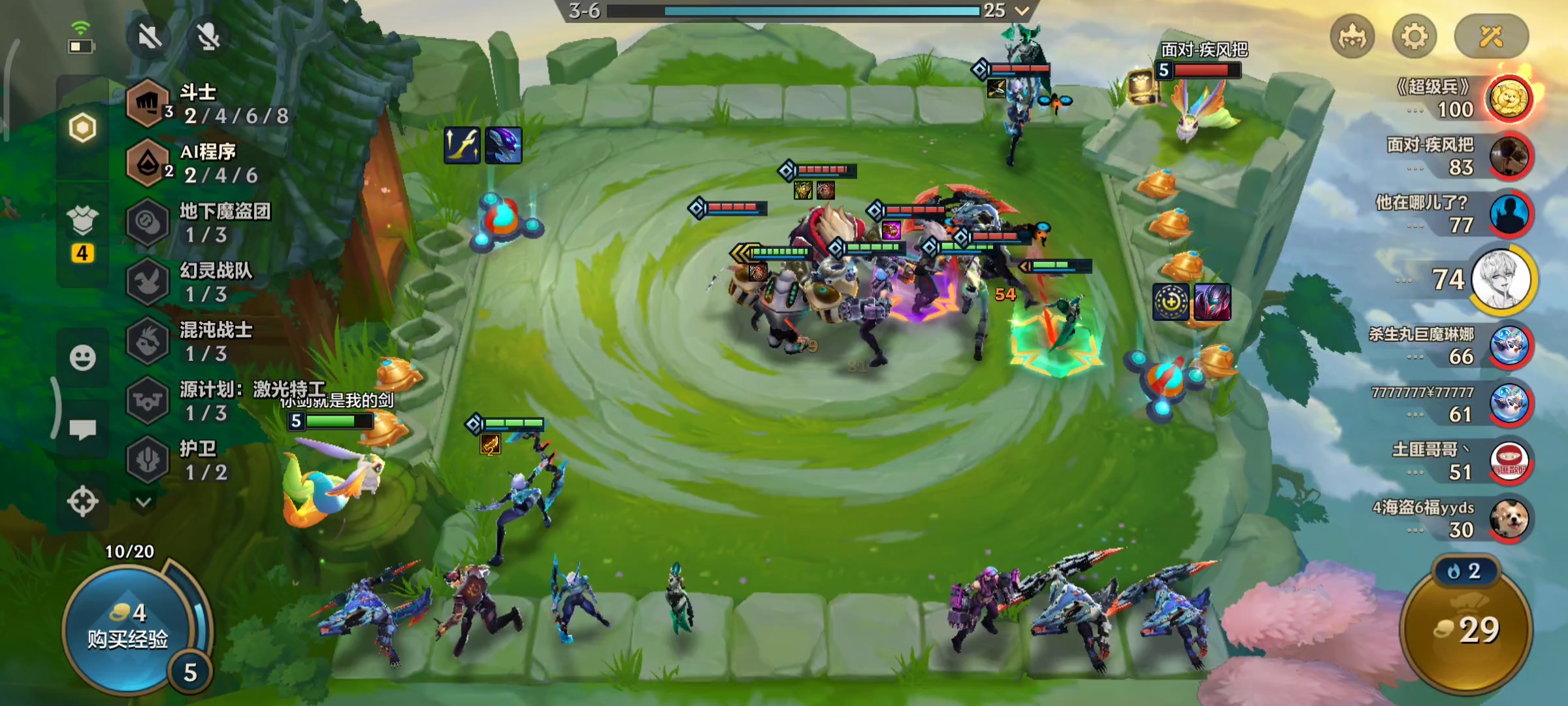Expand the trait list with the down arrow
This screenshot has height=706, width=1568.
pos(144,502)
